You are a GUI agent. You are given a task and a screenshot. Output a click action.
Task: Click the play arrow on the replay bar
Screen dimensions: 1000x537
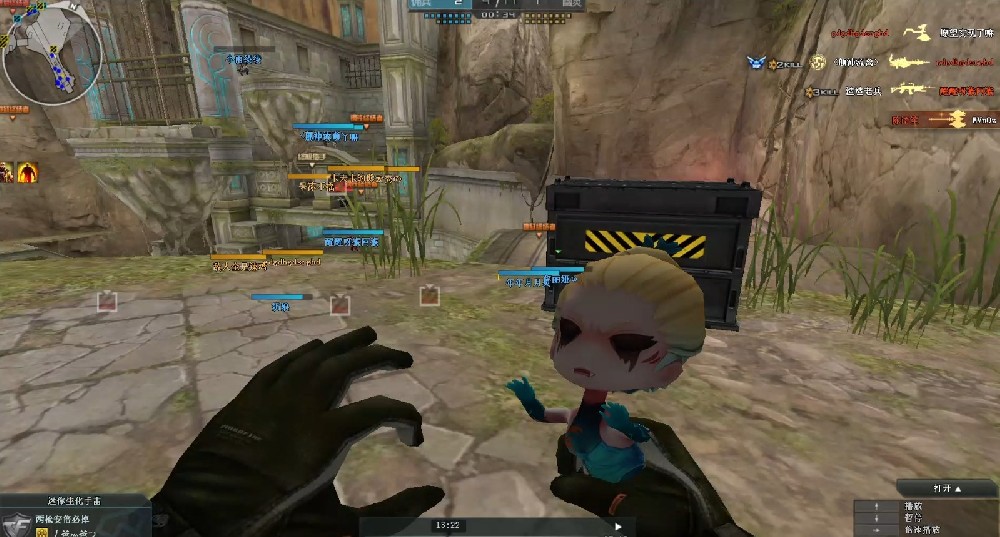point(618,526)
